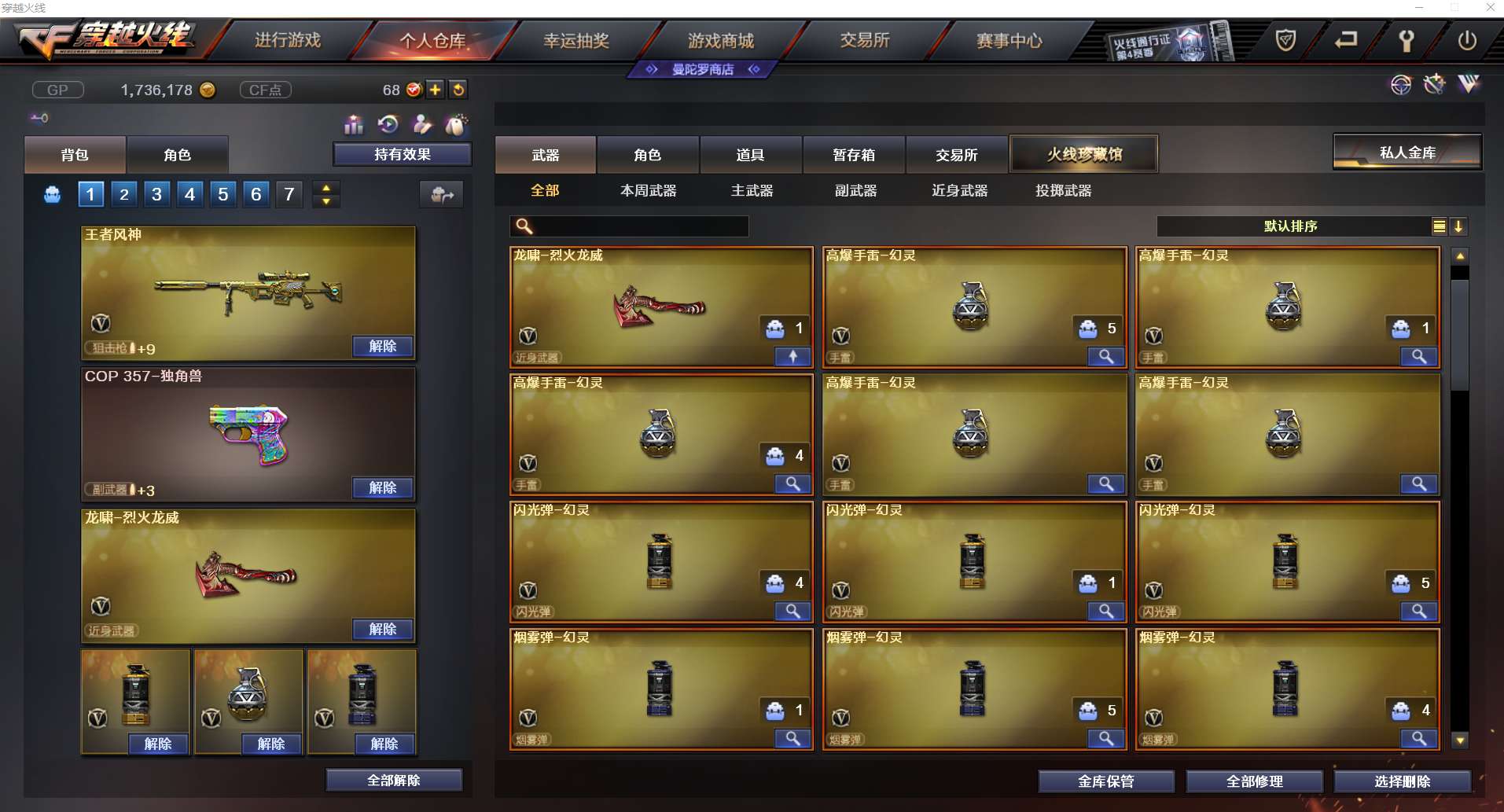Click the 金库保管 button at the bottom
Viewport: 1504px width, 812px height.
coord(1106,781)
